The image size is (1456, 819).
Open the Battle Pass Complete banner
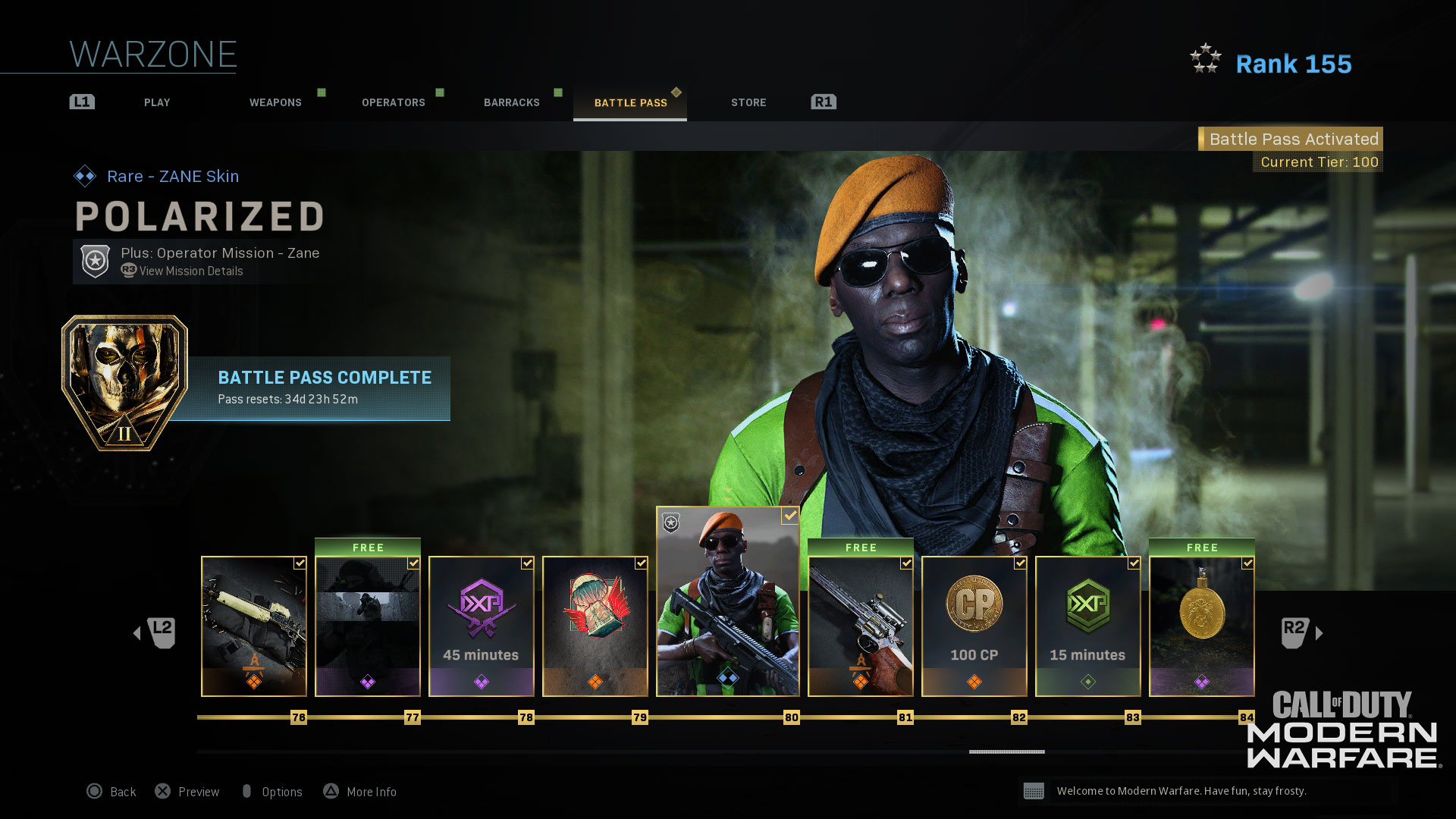coord(318,388)
